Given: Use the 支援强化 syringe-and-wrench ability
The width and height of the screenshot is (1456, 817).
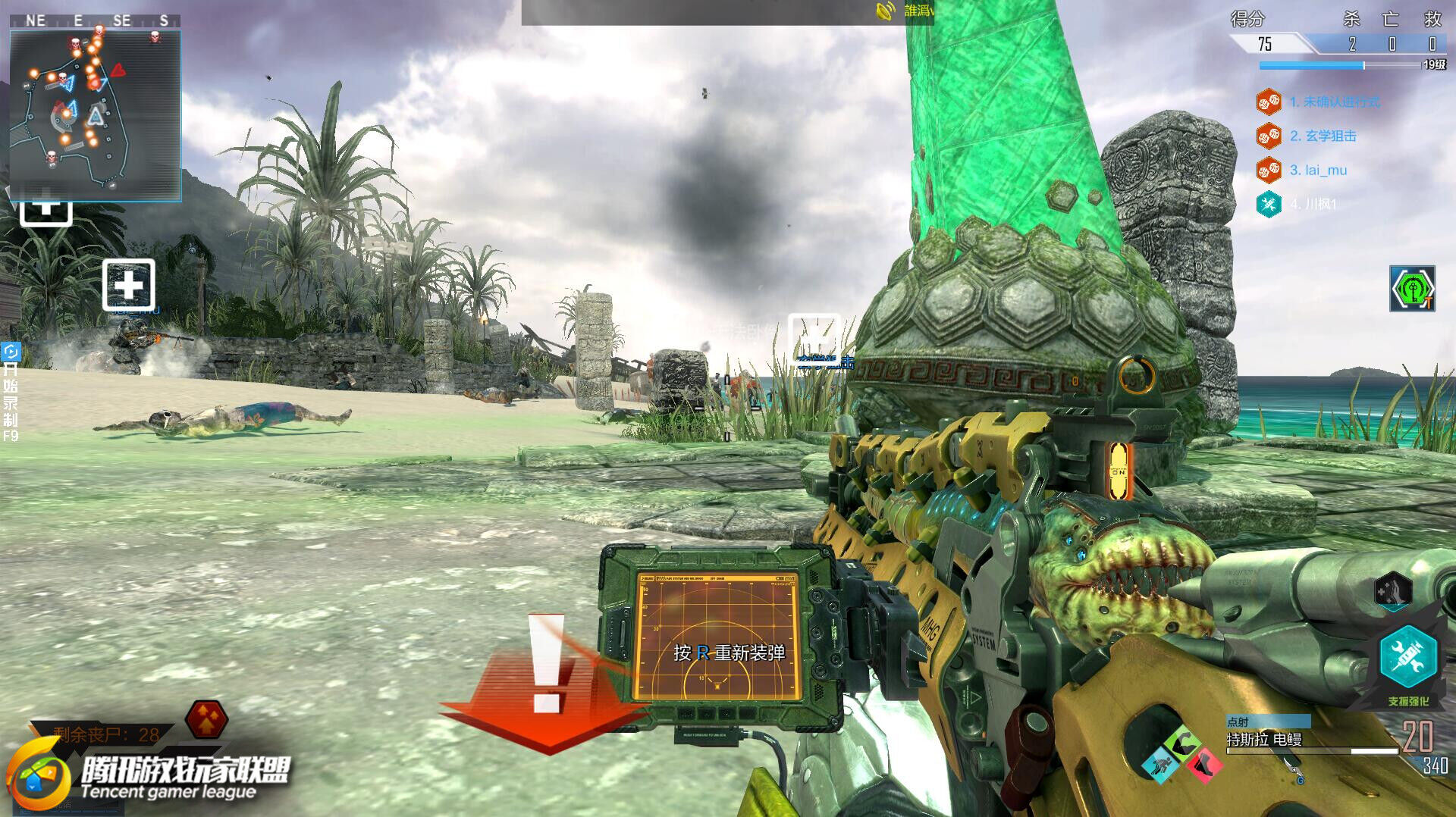Looking at the screenshot, I should click(x=1408, y=657).
